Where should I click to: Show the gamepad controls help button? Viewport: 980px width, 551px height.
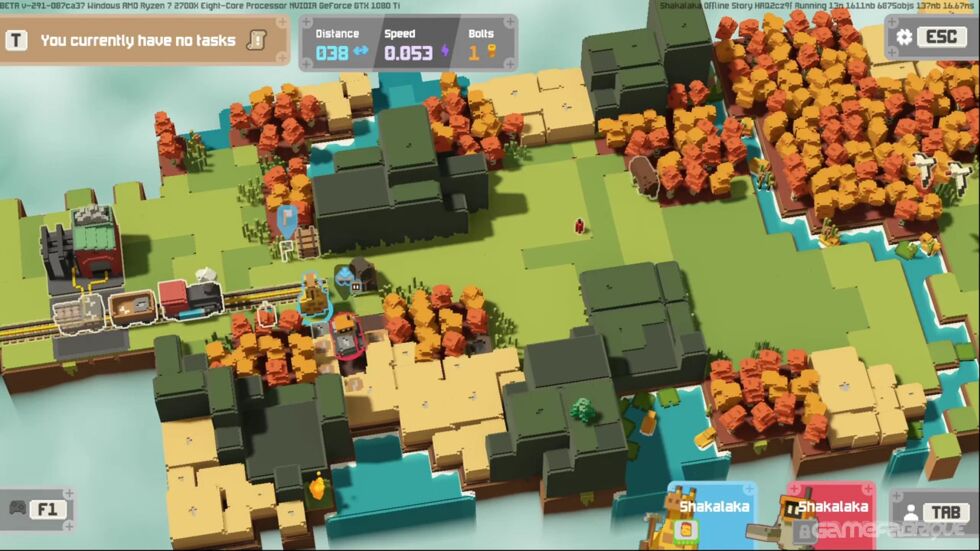36,509
